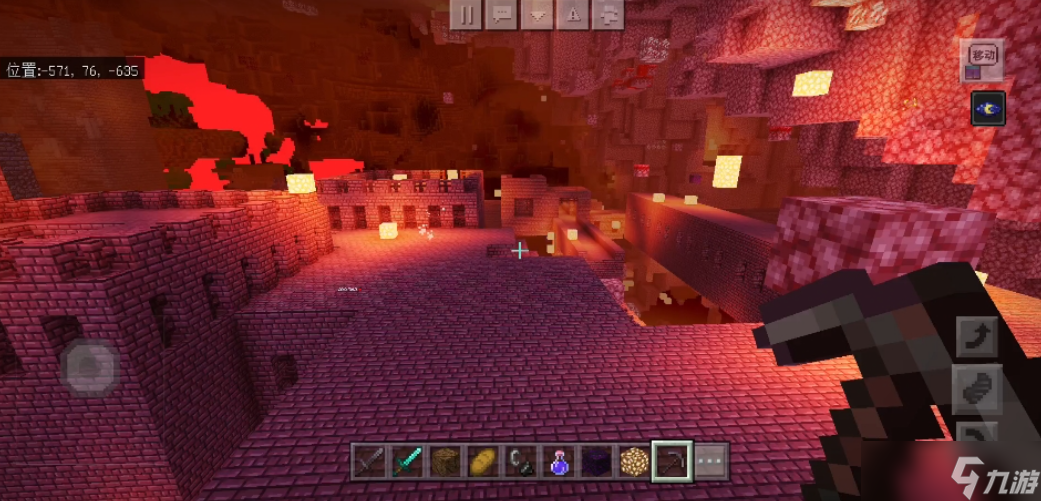Open the warning triangle button
Image resolution: width=1041 pixels, height=501 pixels.
[572, 14]
